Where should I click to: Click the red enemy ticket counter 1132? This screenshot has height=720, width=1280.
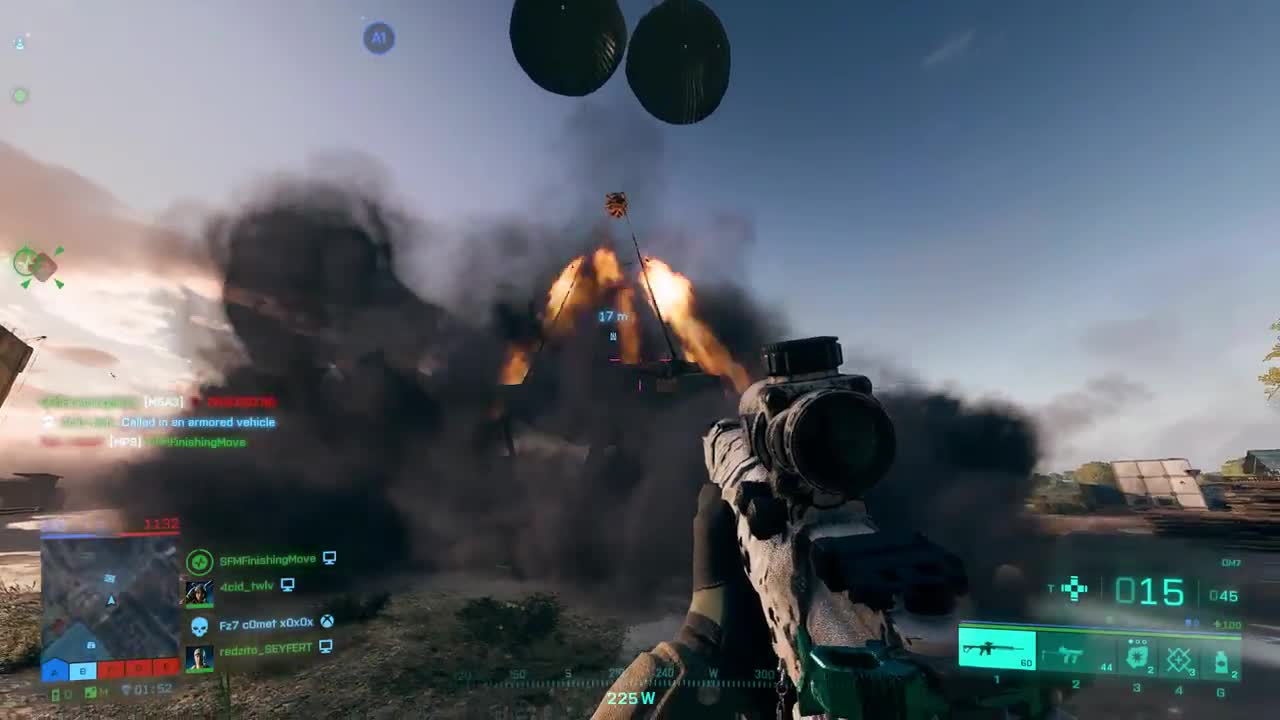click(x=162, y=523)
